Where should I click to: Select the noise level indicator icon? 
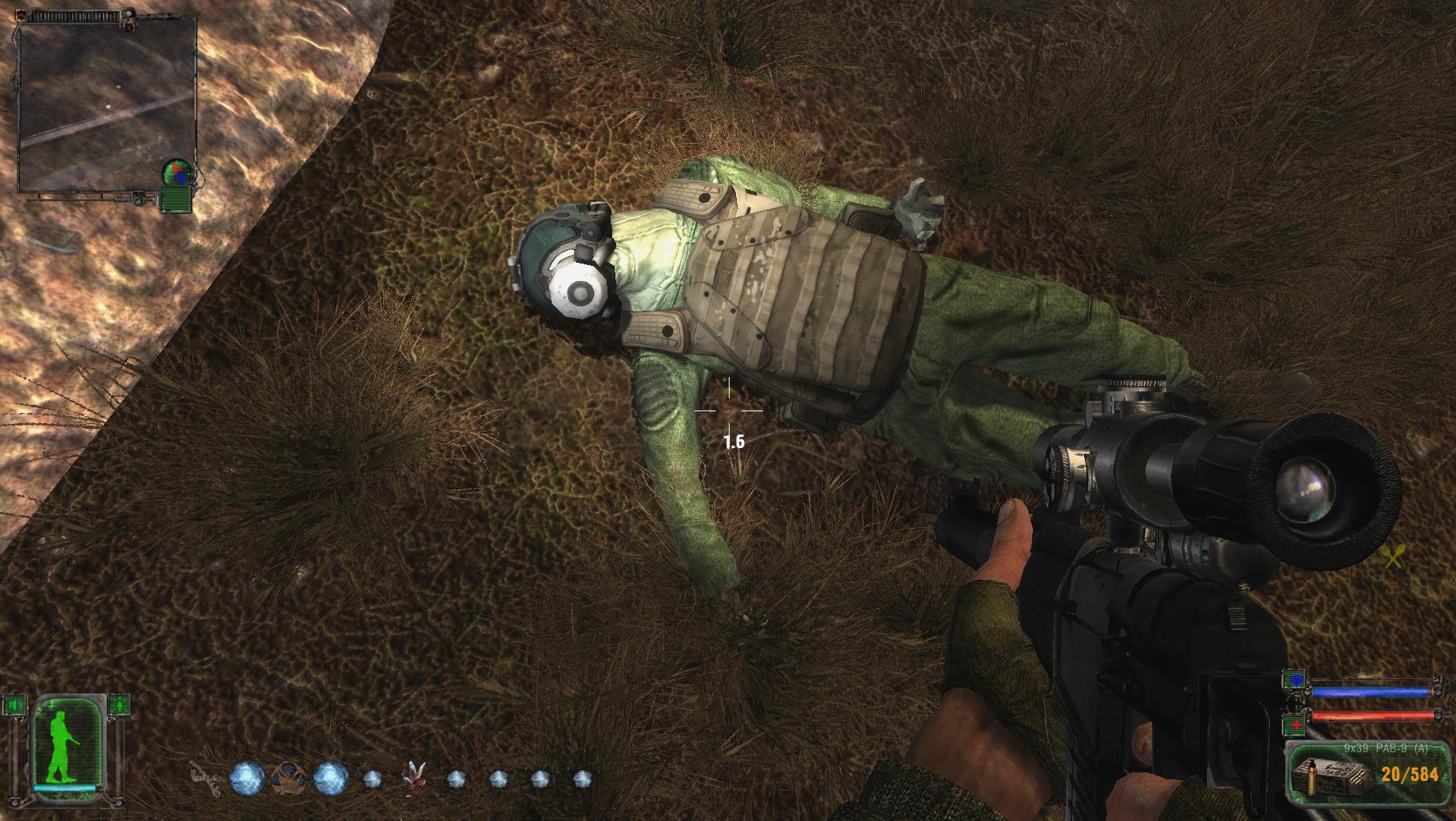click(x=16, y=706)
